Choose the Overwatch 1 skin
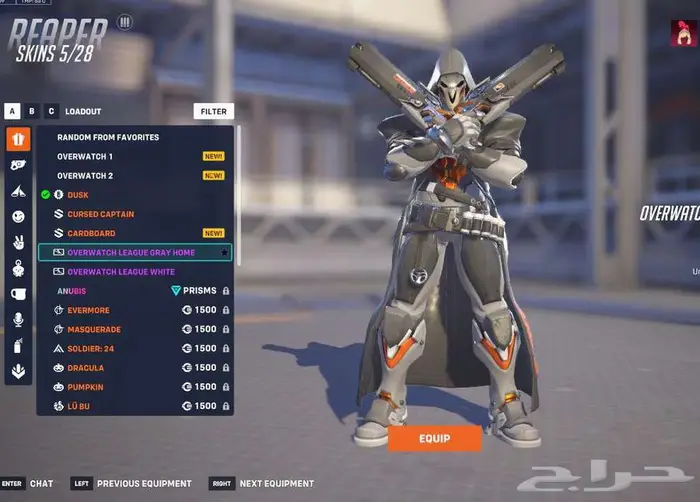The height and width of the screenshot is (502, 700). (85, 157)
